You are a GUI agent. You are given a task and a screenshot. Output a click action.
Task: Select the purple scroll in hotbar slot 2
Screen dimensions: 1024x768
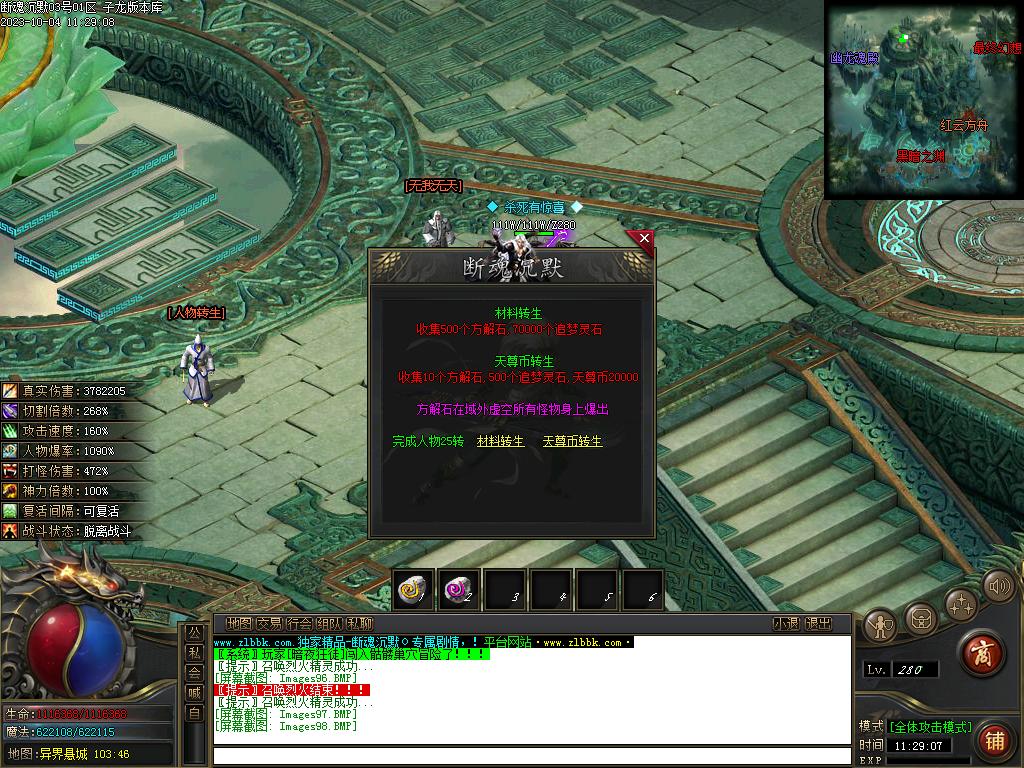point(460,590)
